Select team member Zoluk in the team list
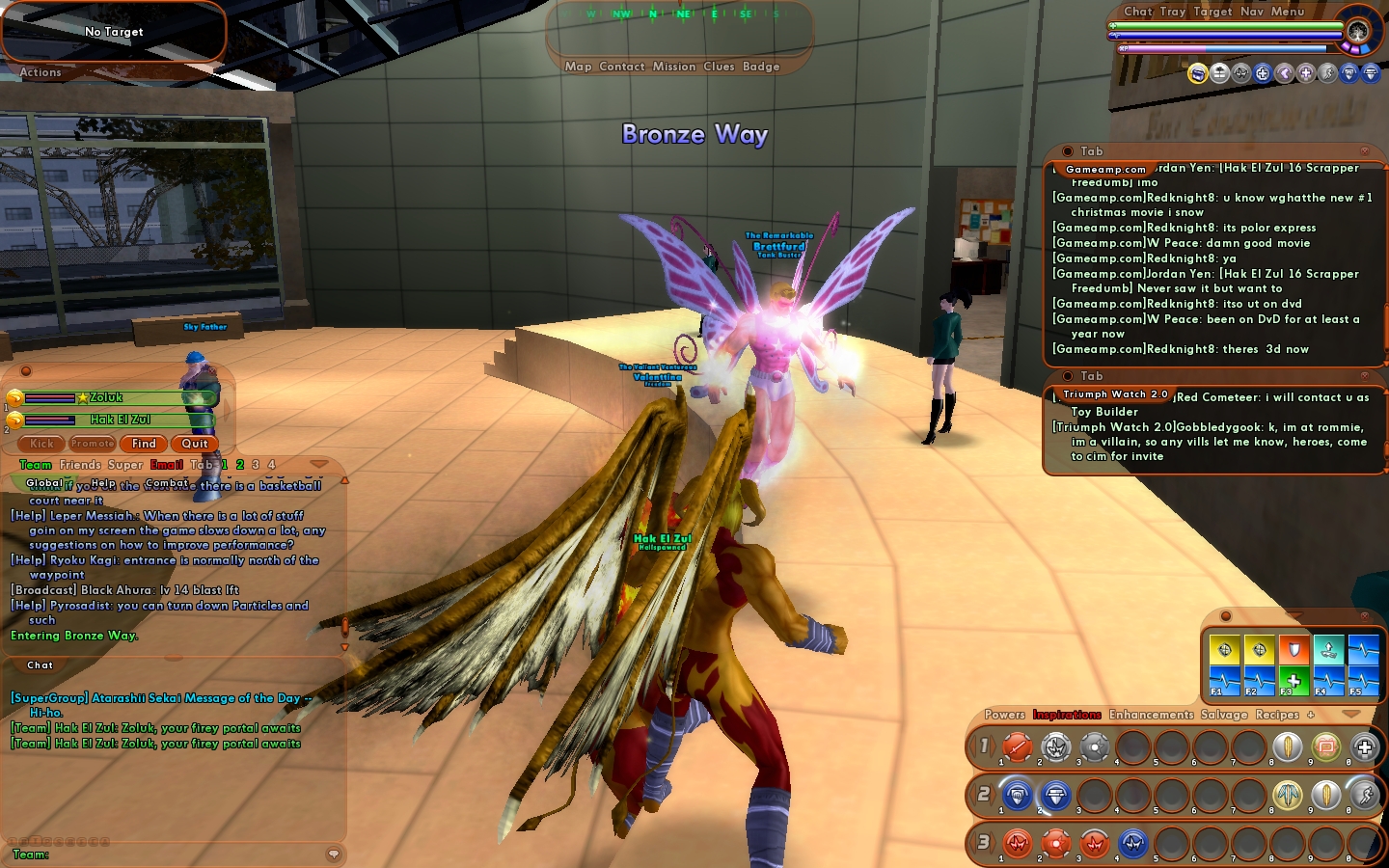This screenshot has width=1389, height=868. pyautogui.click(x=106, y=397)
